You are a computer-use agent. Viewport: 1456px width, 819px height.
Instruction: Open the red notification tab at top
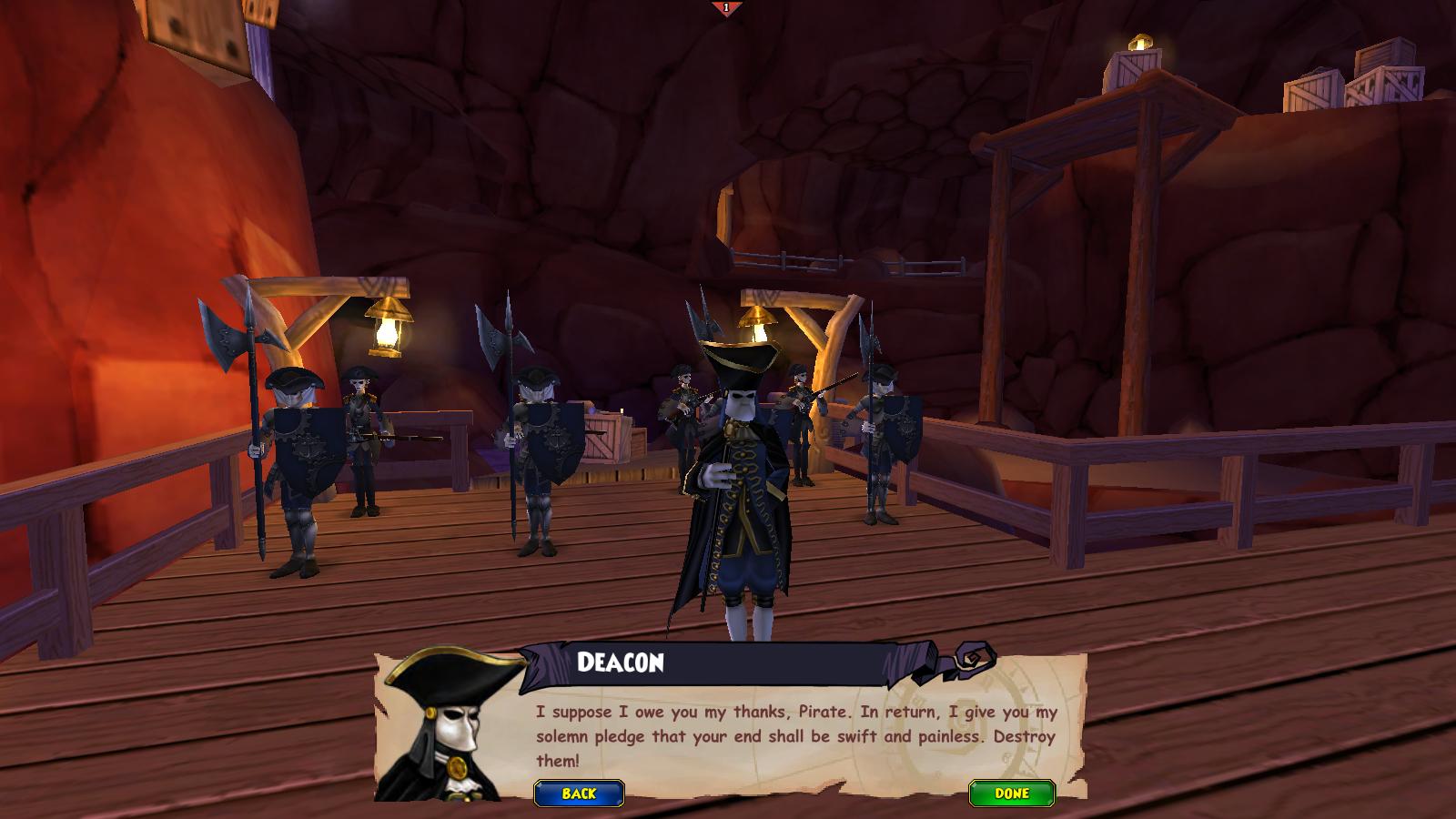(x=726, y=8)
